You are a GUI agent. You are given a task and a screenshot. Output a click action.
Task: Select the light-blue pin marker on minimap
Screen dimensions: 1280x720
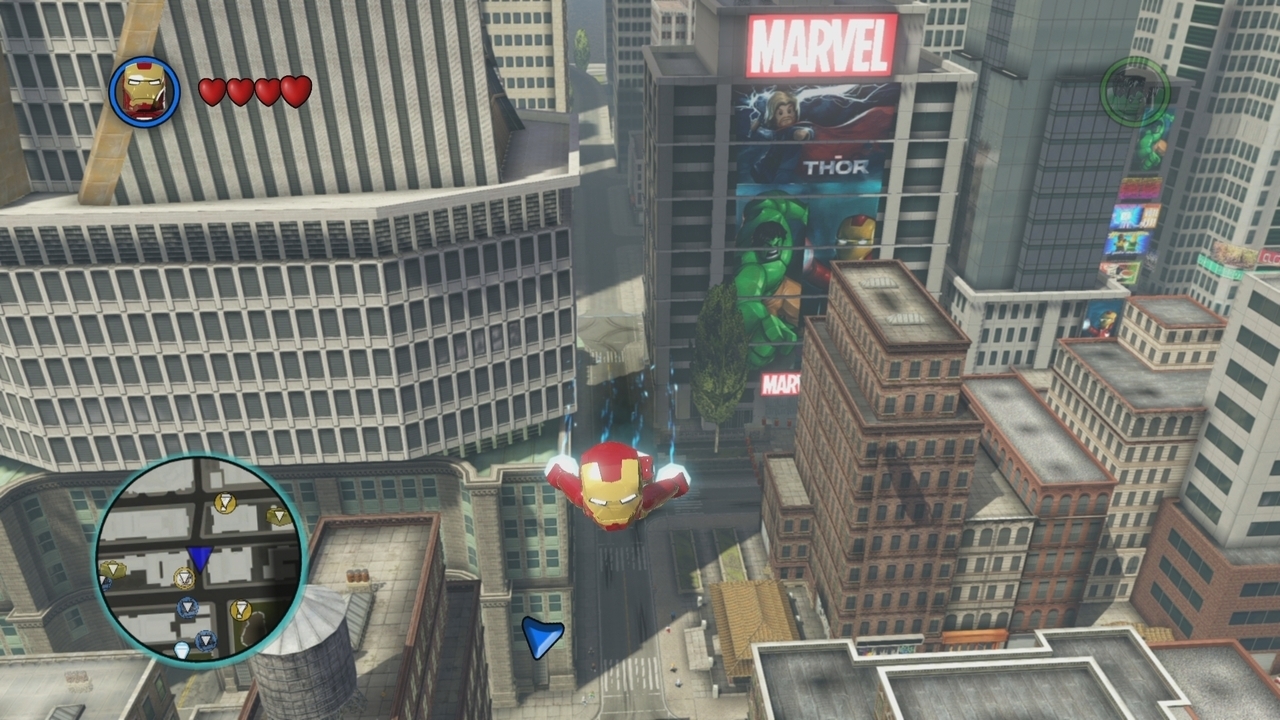(181, 649)
